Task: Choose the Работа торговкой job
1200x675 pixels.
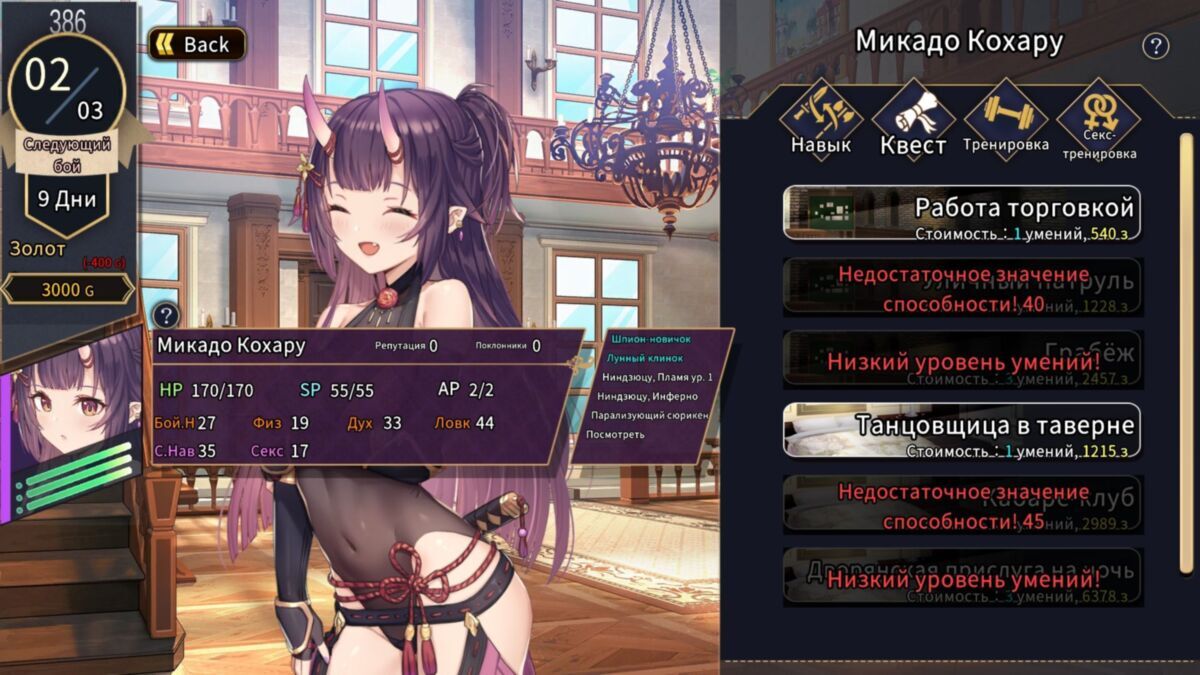Action: (961, 213)
